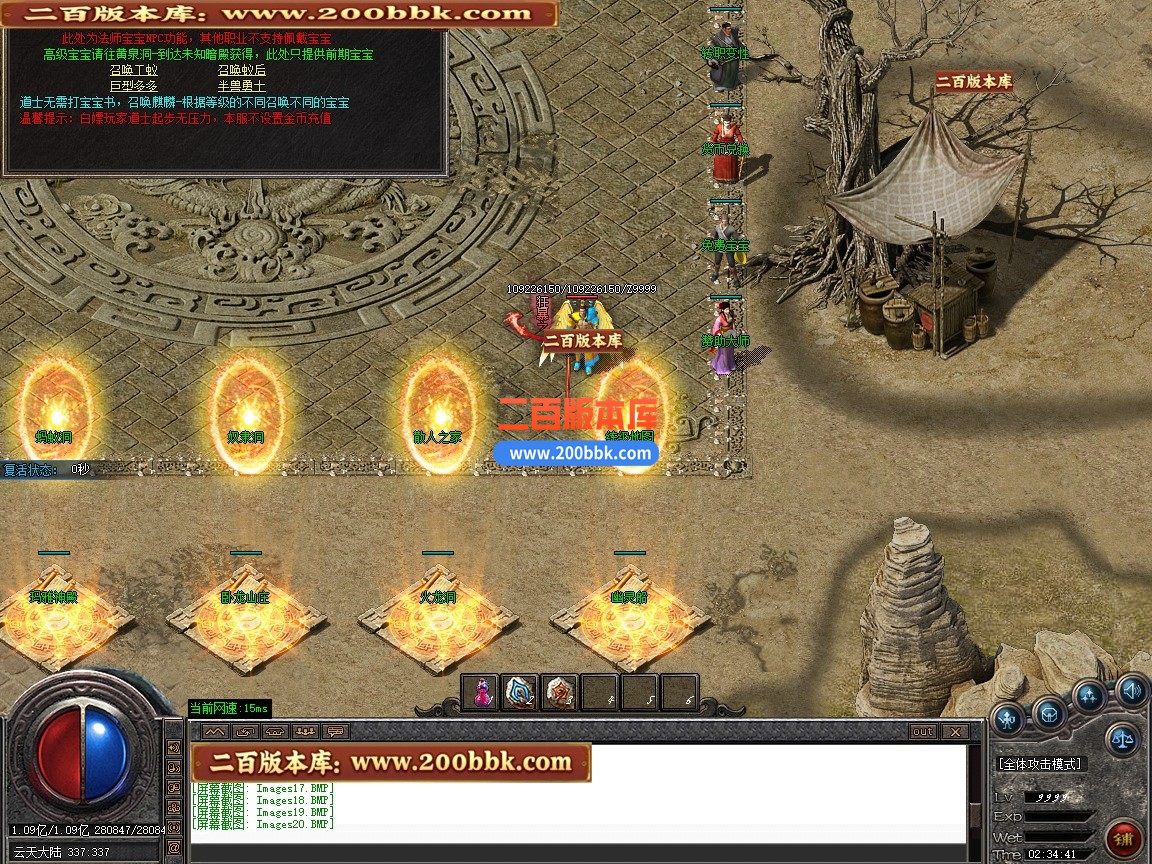Select the 半兽勇士 pet option
The height and width of the screenshot is (864, 1152).
pos(242,86)
